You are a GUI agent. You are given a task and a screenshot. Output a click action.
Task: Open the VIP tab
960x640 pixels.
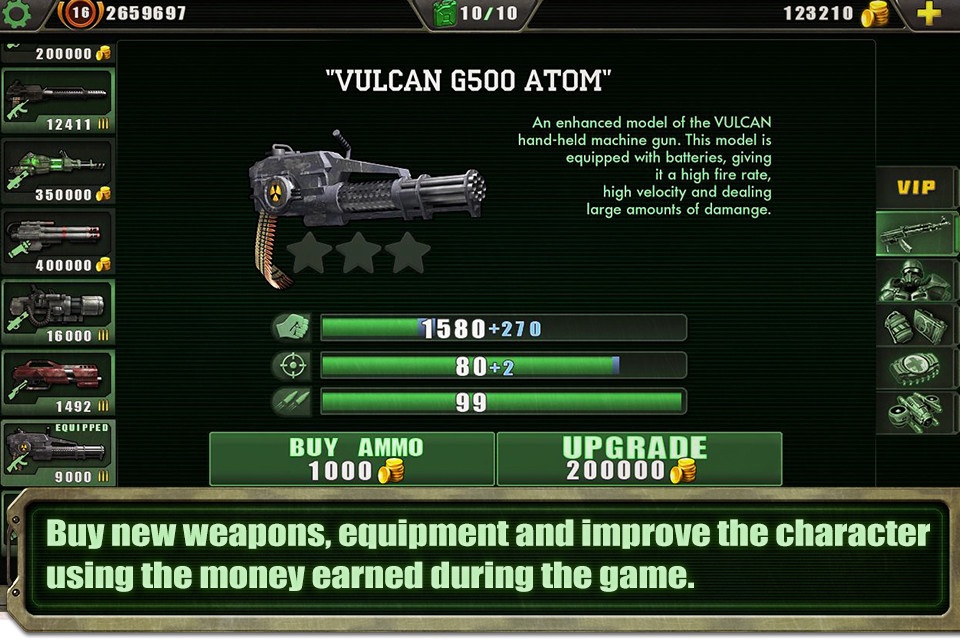[917, 187]
